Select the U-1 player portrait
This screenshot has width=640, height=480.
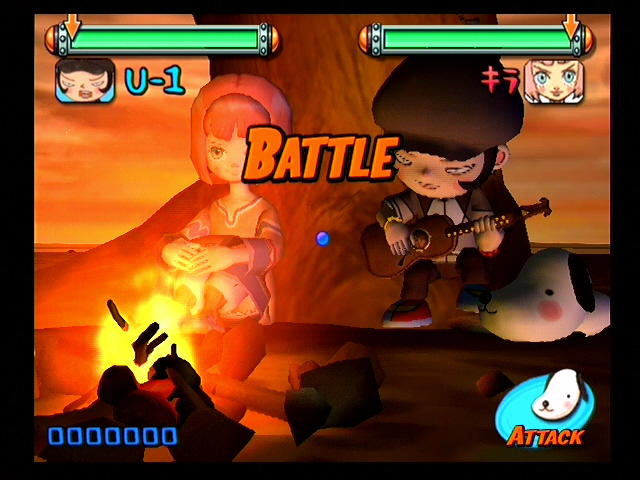coord(84,80)
